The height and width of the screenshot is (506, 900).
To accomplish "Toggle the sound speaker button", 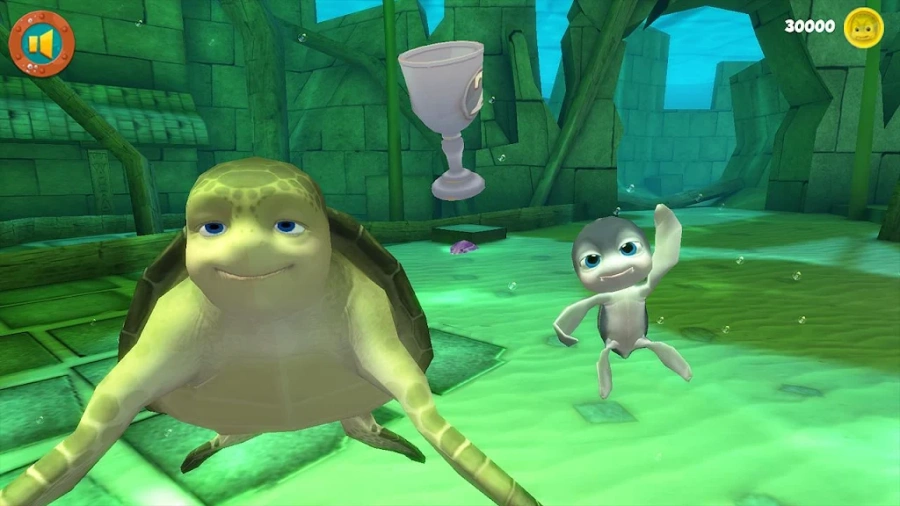I will pyautogui.click(x=41, y=44).
